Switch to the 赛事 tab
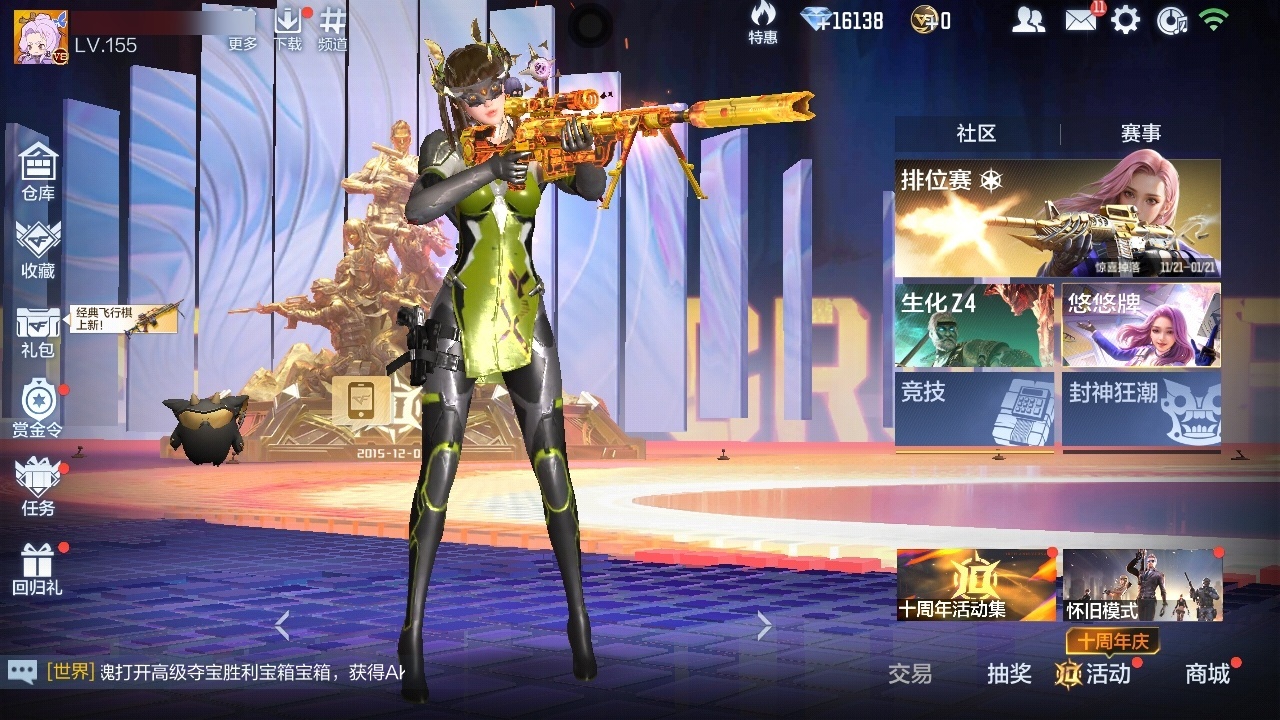1280x720 pixels. pyautogui.click(x=1140, y=133)
